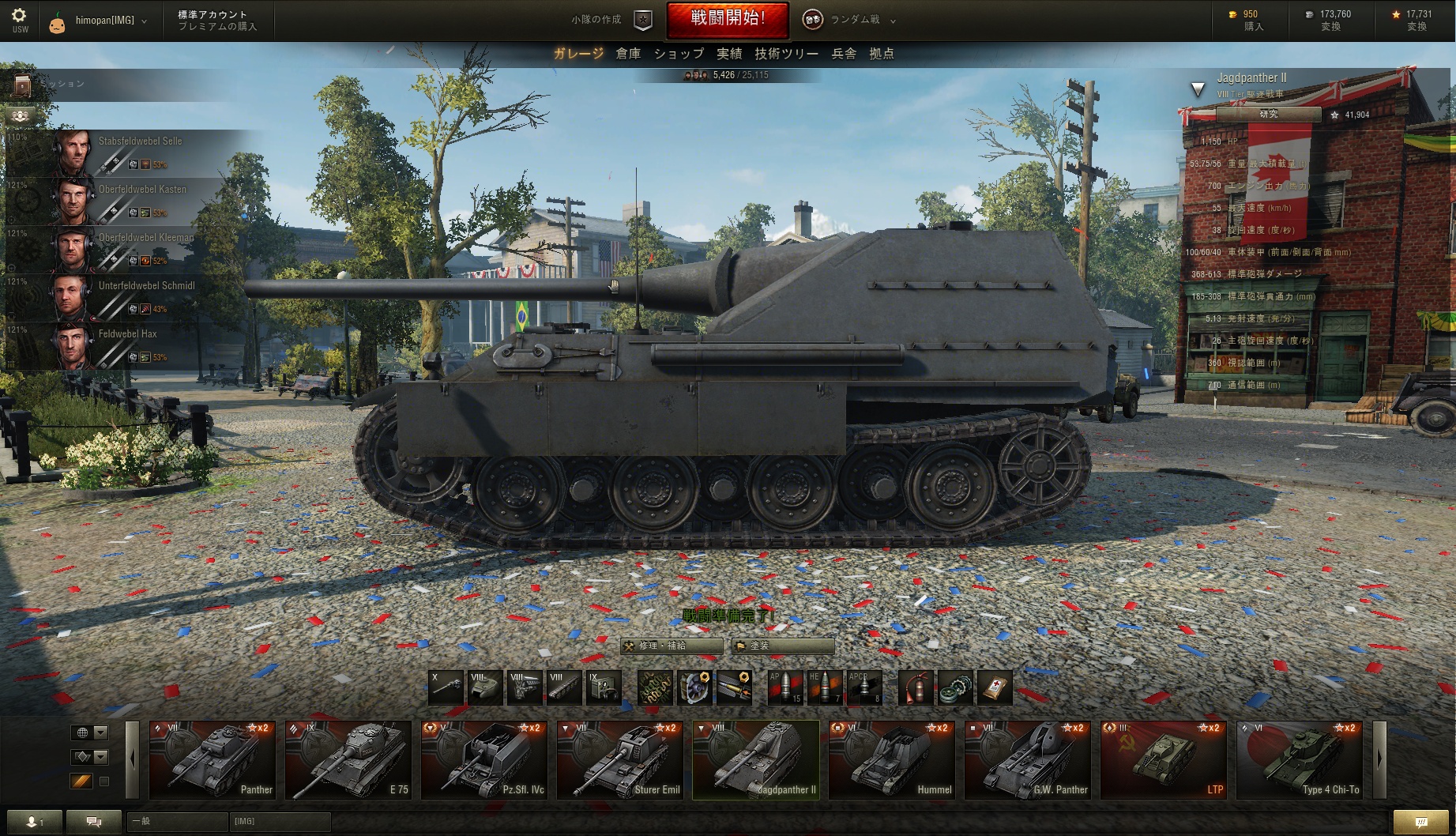Open the 技術ツリー (Tech Tree) tab
The width and height of the screenshot is (1456, 836).
click(x=786, y=54)
